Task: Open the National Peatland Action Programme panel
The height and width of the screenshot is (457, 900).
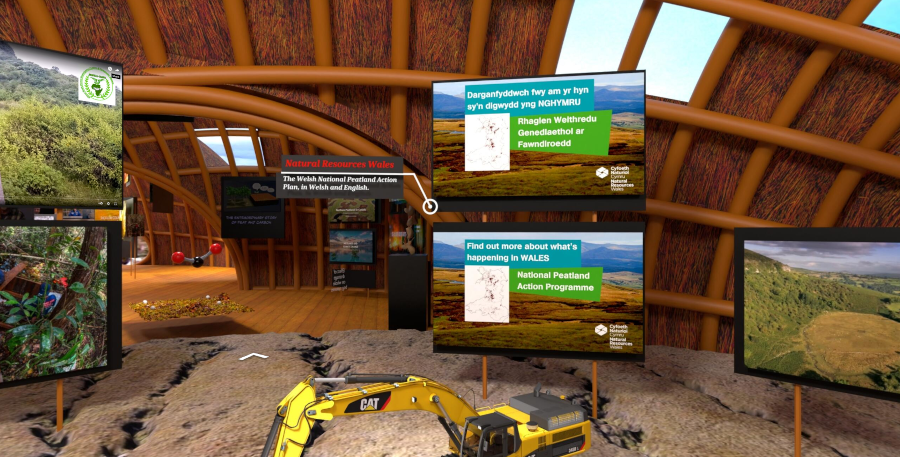Action: click(x=538, y=291)
